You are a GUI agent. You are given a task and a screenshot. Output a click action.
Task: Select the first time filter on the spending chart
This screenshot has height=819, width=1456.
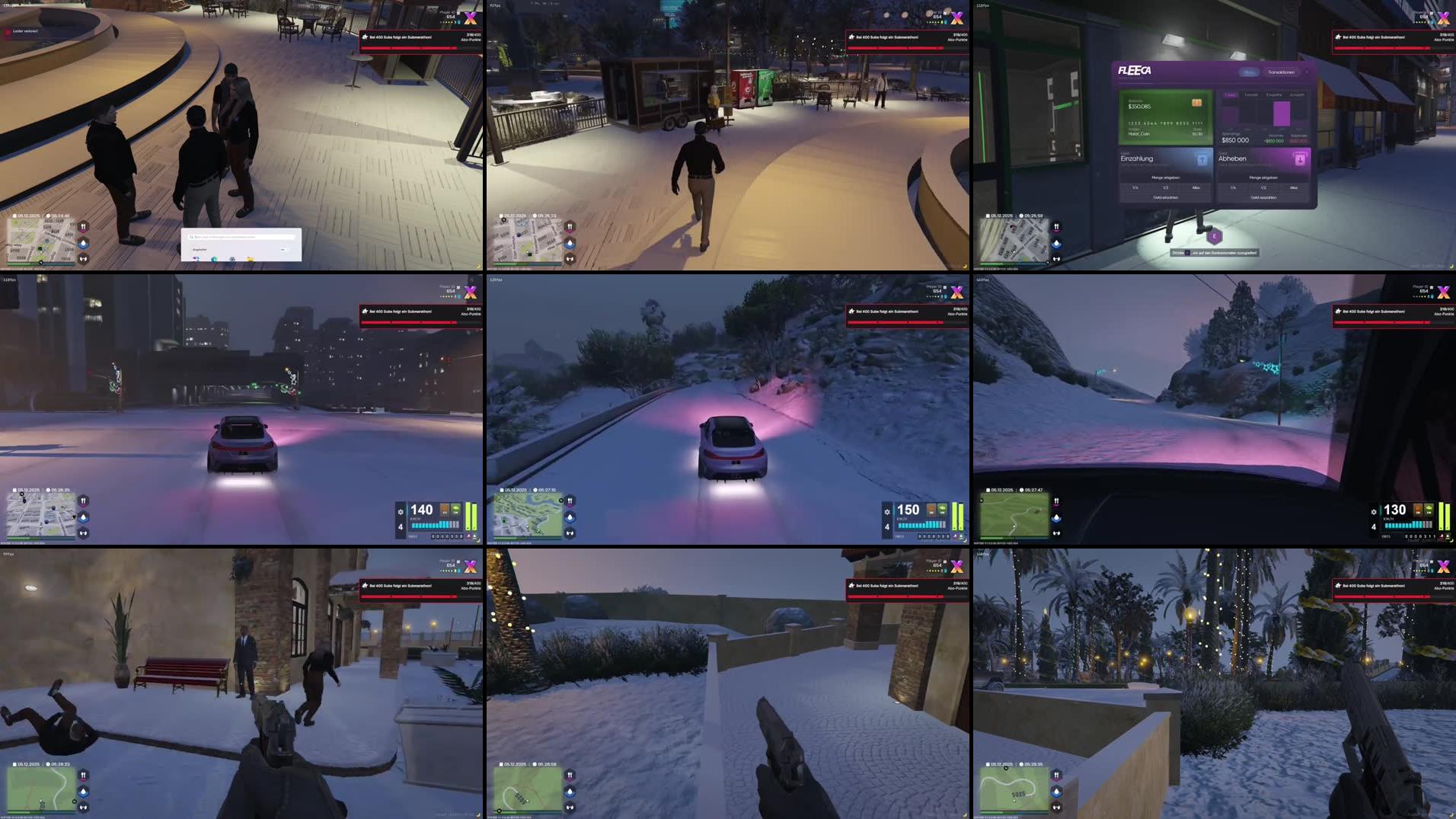click(1231, 94)
